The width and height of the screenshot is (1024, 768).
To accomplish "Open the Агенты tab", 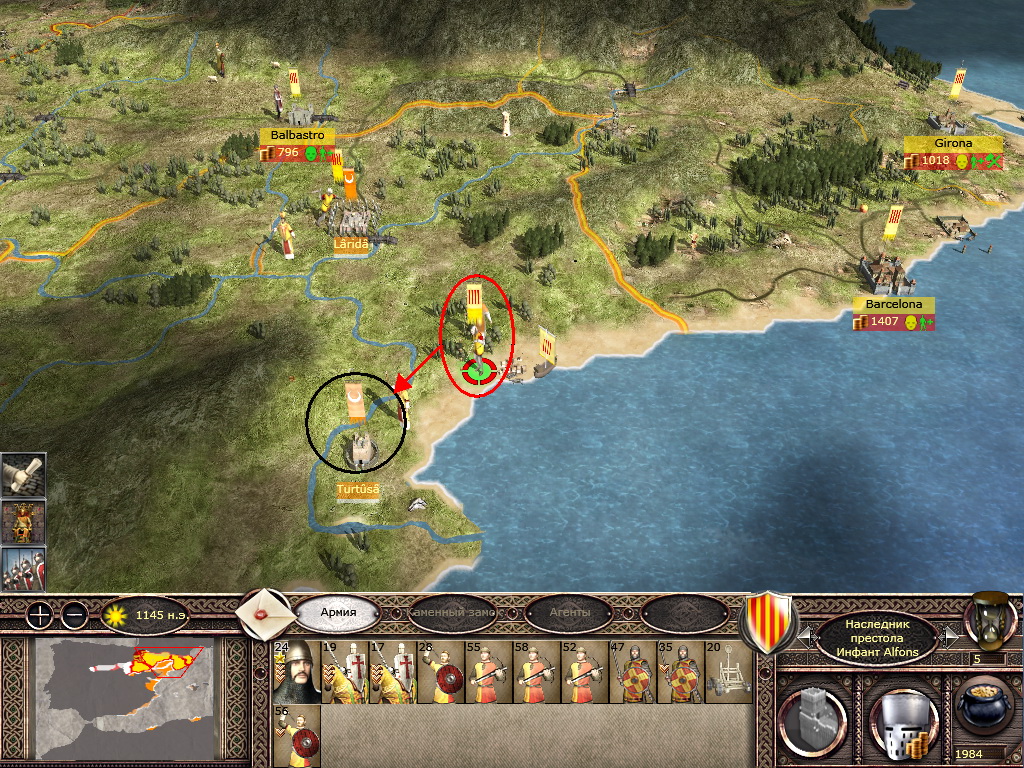I will point(569,612).
